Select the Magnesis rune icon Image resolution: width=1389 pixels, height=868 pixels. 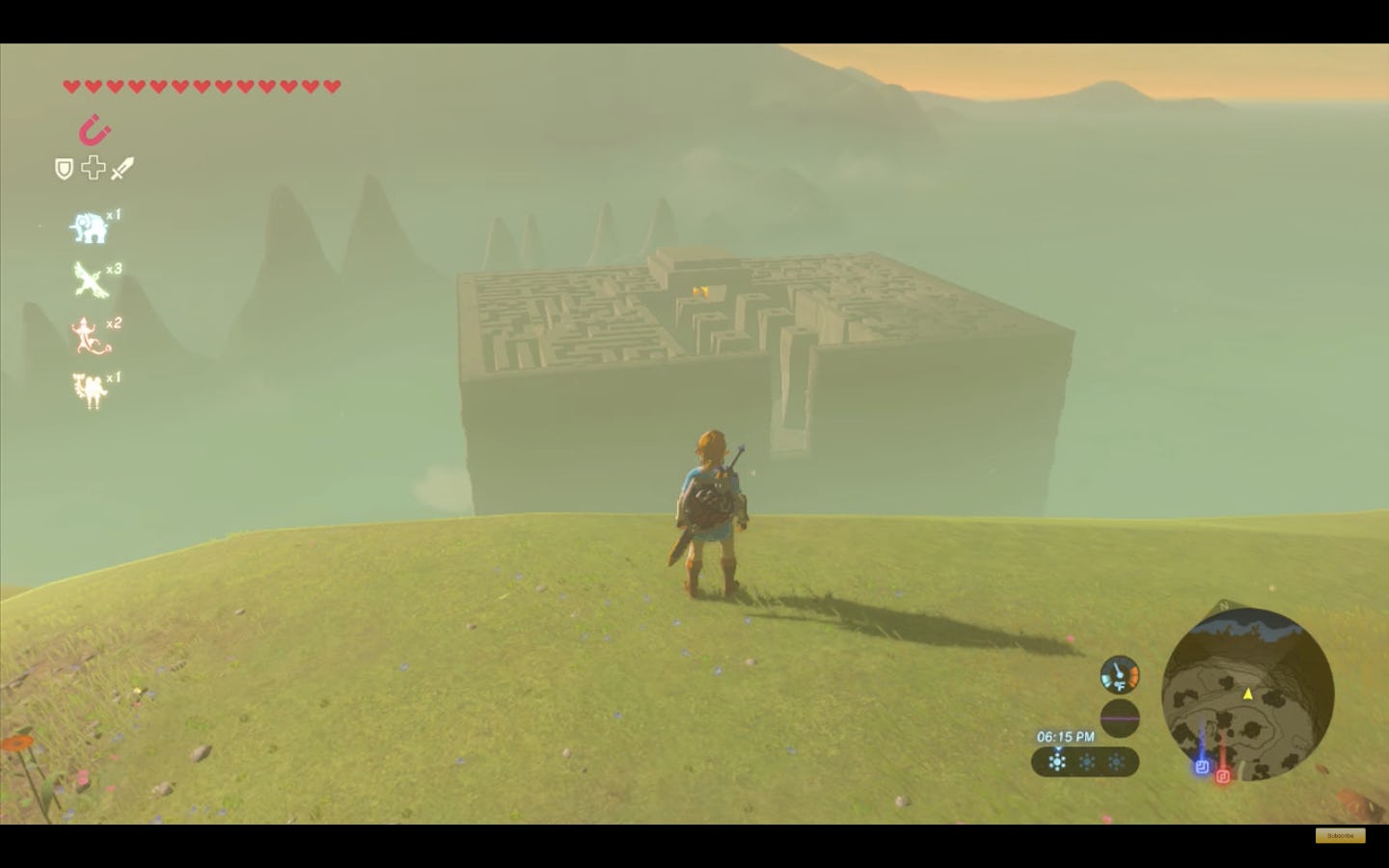(x=94, y=131)
